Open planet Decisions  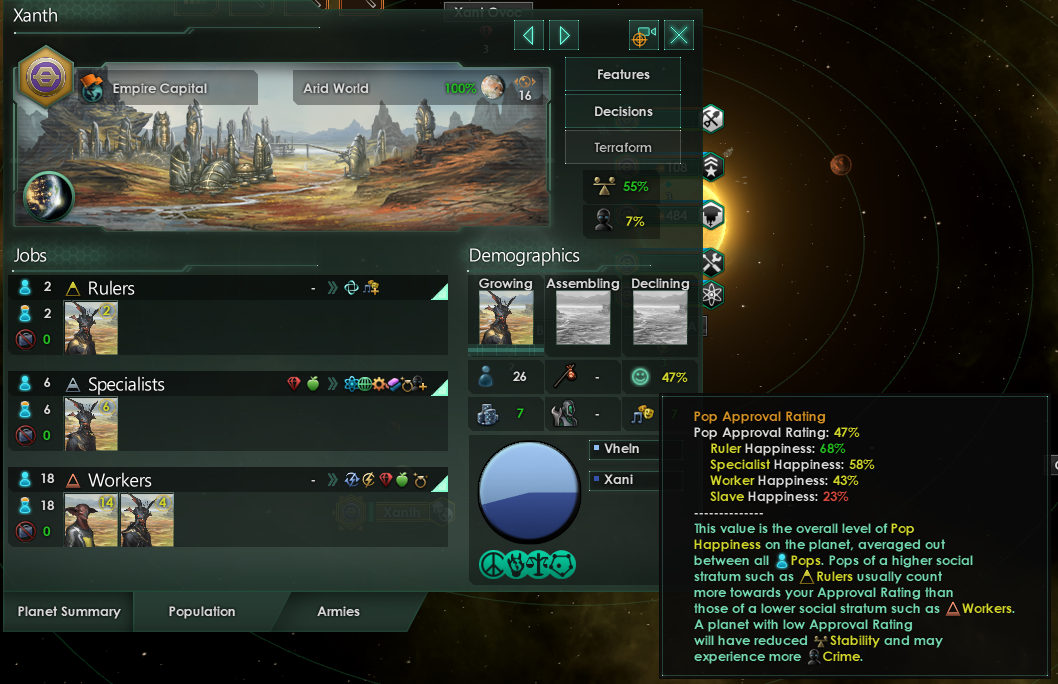coord(623,111)
